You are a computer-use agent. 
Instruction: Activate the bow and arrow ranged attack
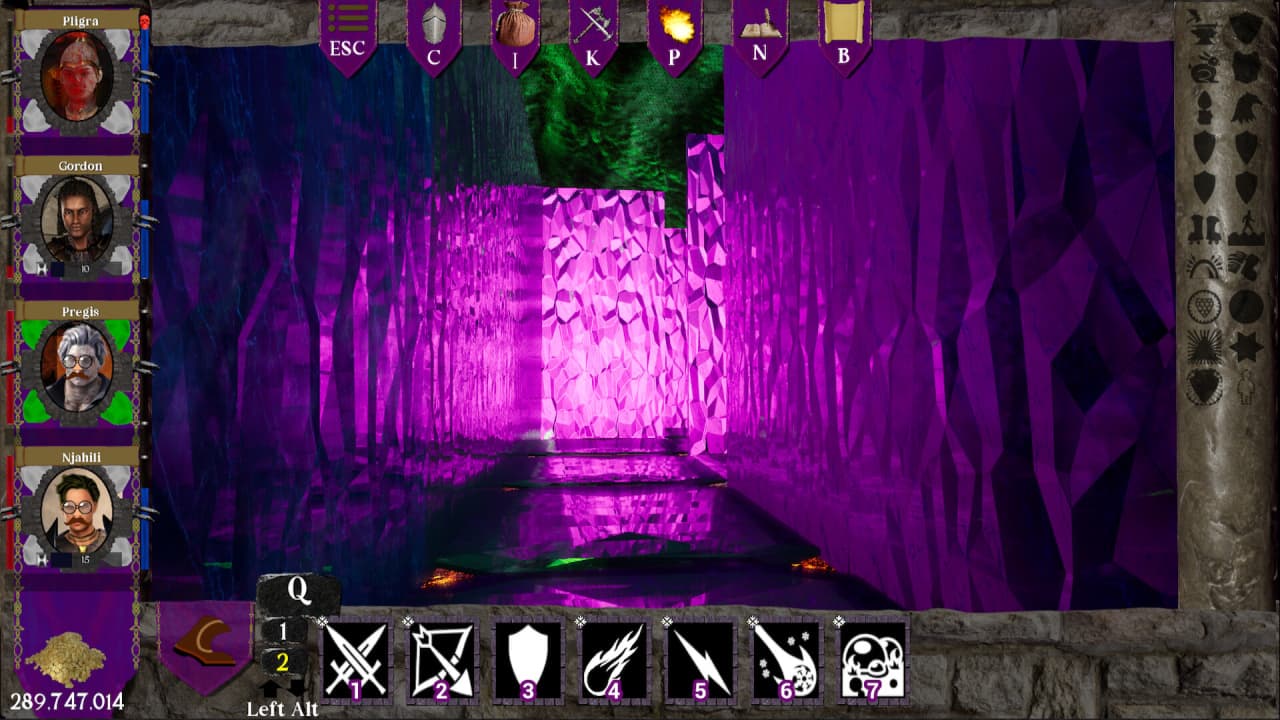click(442, 660)
